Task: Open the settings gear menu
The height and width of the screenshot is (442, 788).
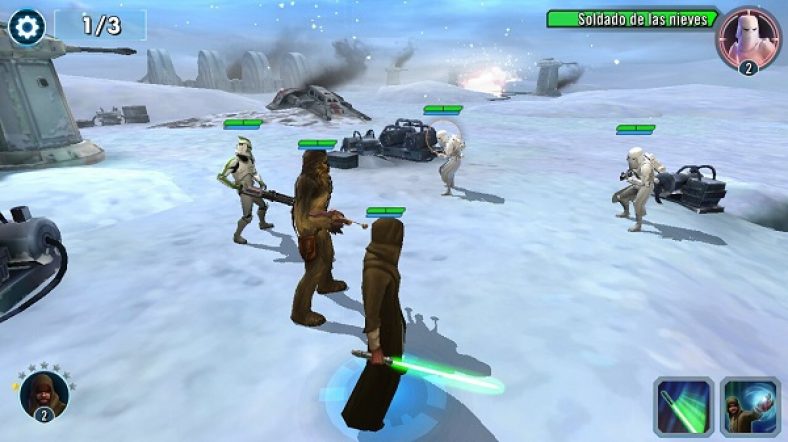Action: (26, 26)
